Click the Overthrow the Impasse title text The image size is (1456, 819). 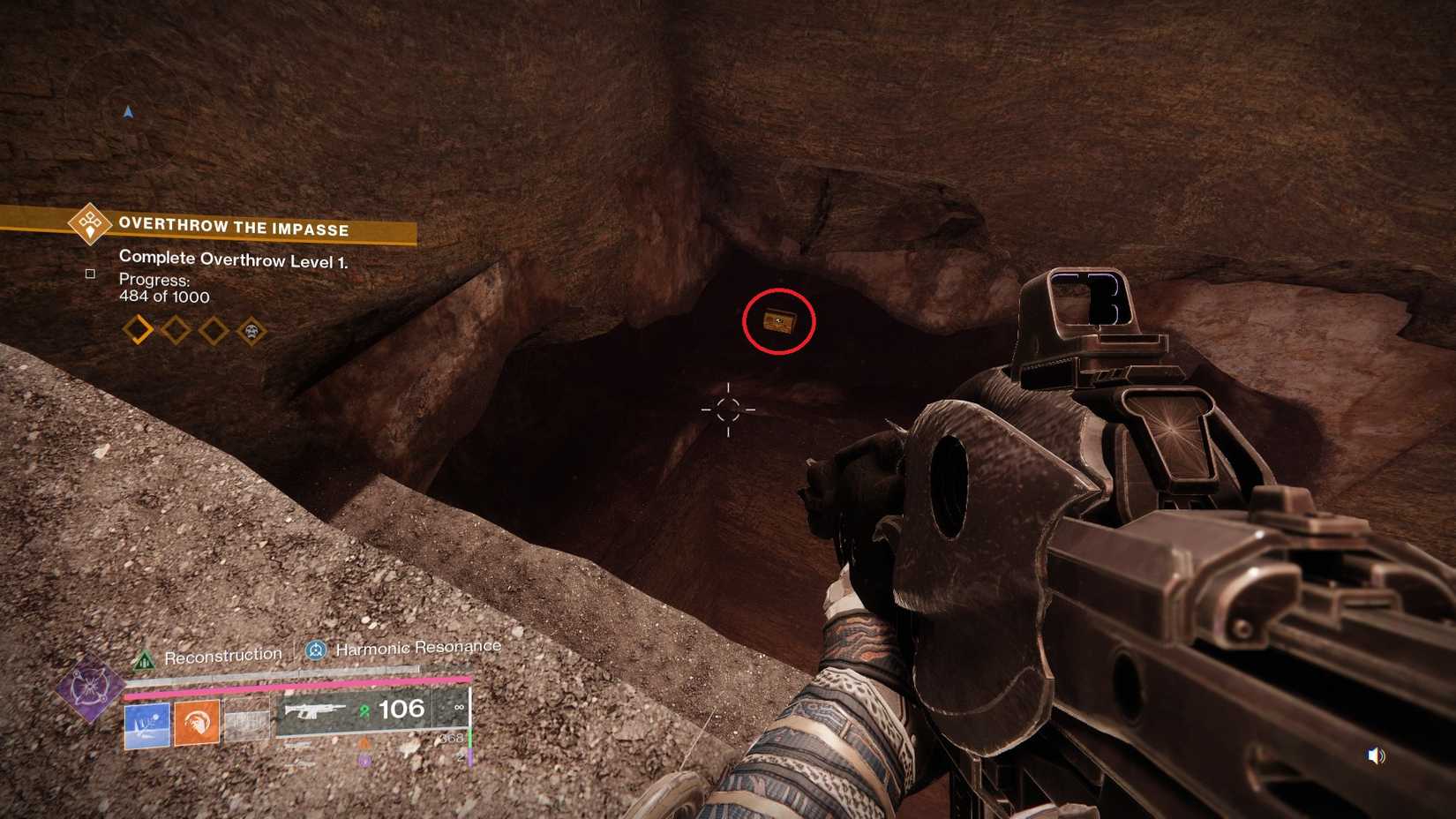[x=232, y=228]
